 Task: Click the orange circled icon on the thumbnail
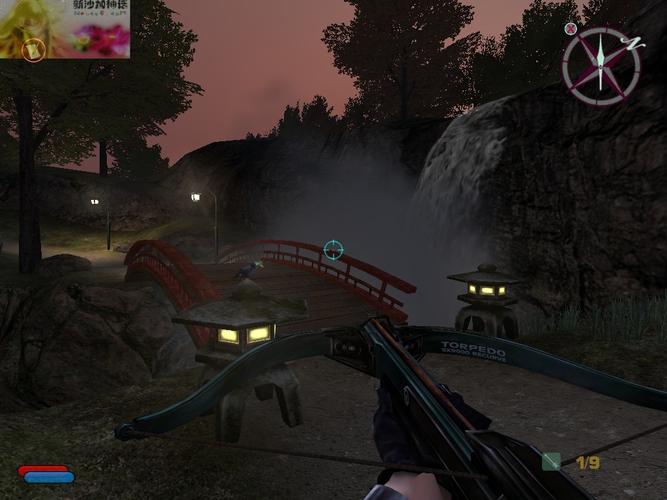pos(34,48)
